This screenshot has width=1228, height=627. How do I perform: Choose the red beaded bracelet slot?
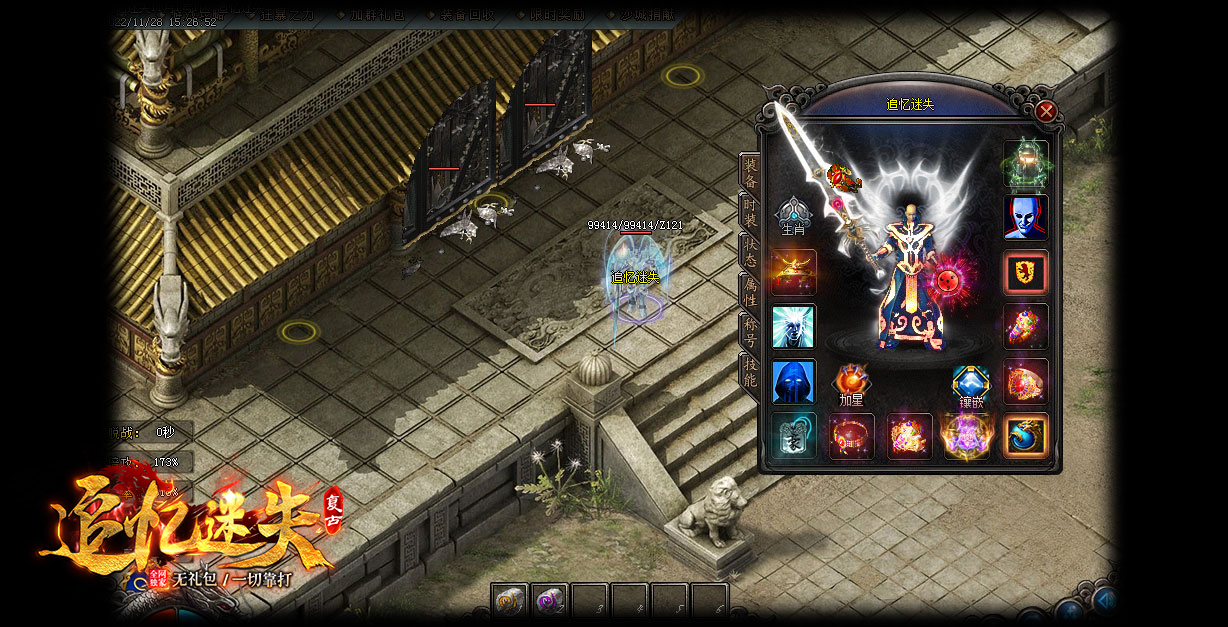(852, 437)
